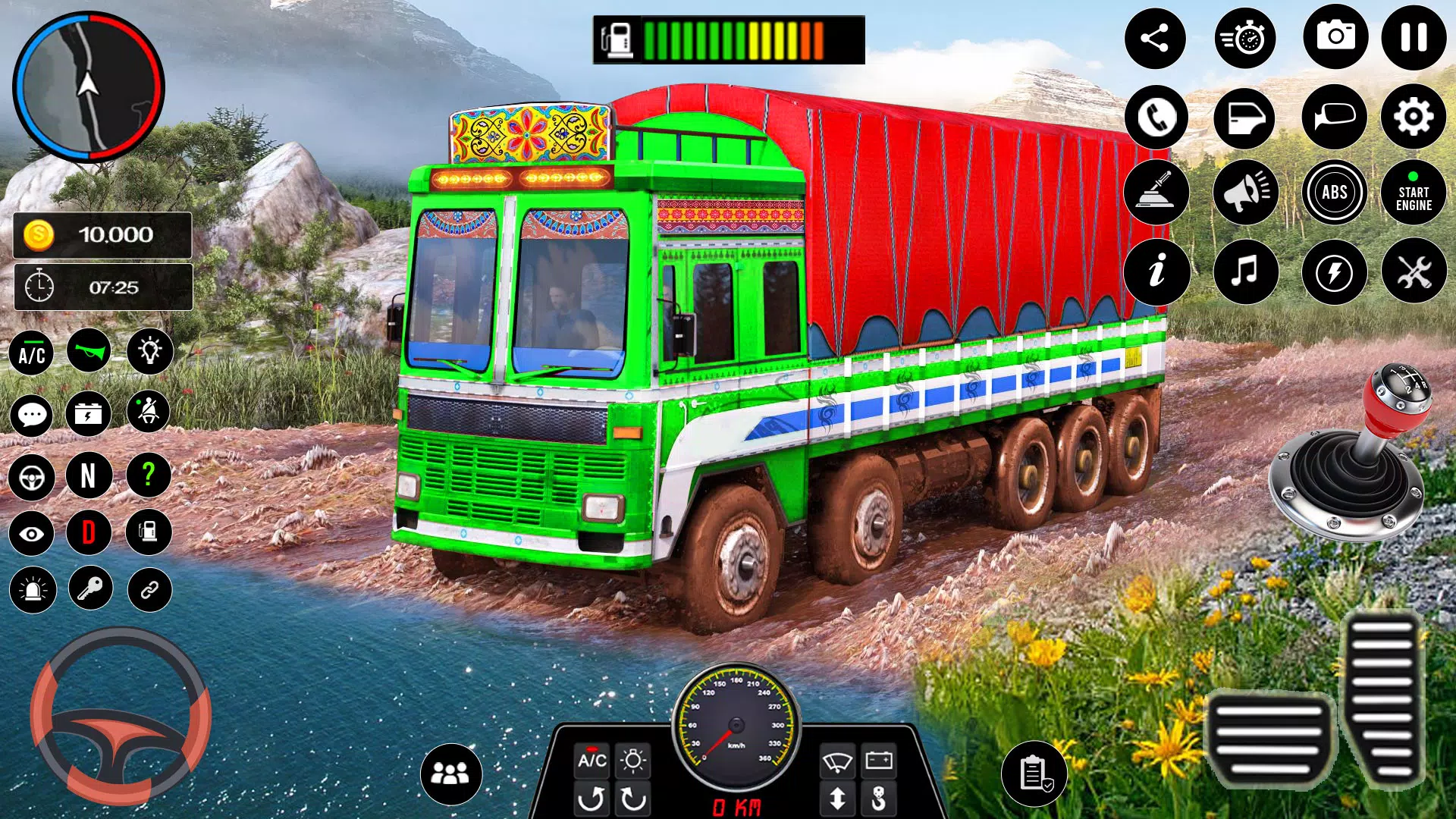Take a screenshot with the camera button
The height and width of the screenshot is (819, 1456).
pos(1335,37)
